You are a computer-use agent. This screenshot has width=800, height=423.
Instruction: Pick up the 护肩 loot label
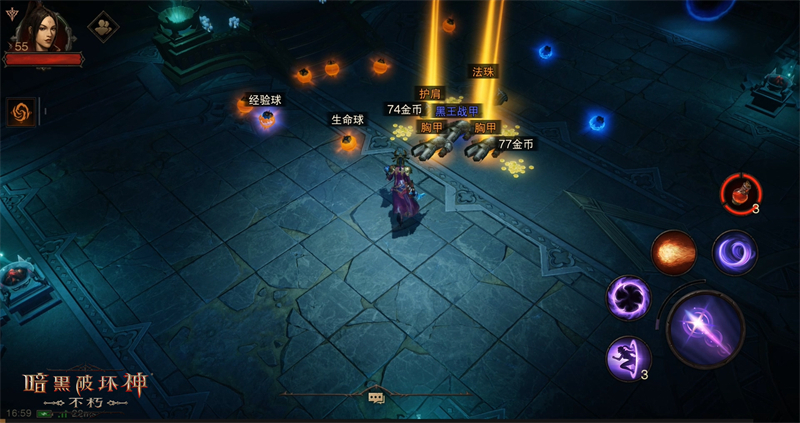click(x=431, y=93)
